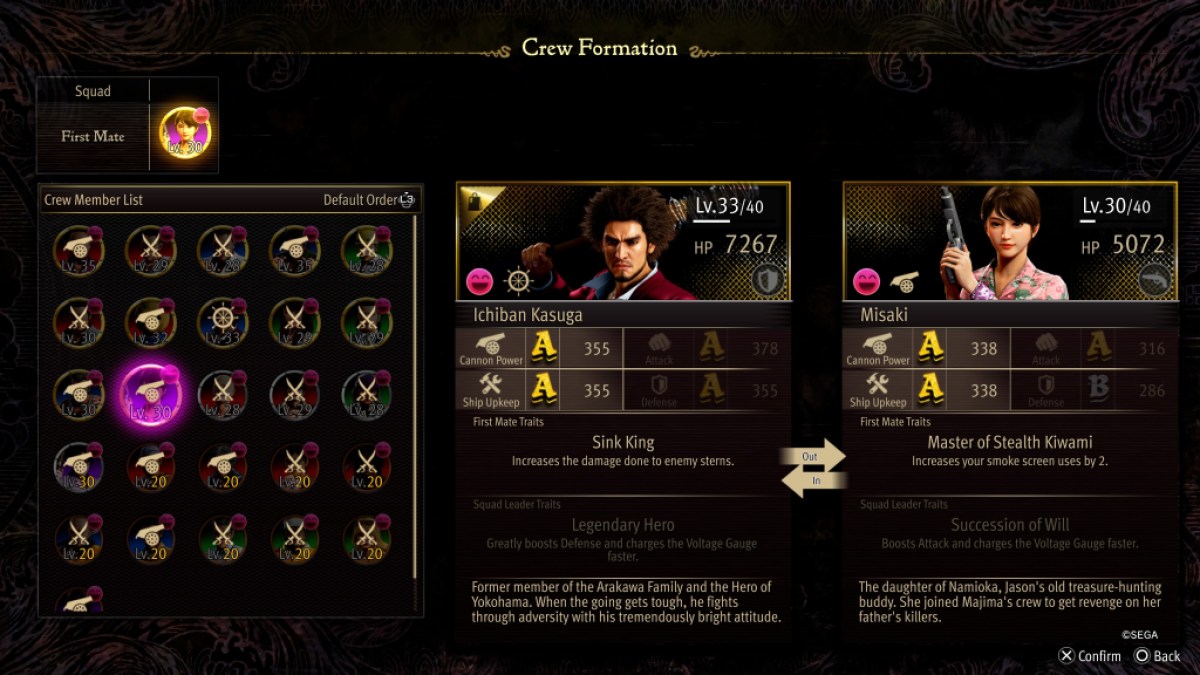Click the Misaki portrait card
Viewport: 1200px width, 675px height.
tap(1009, 241)
